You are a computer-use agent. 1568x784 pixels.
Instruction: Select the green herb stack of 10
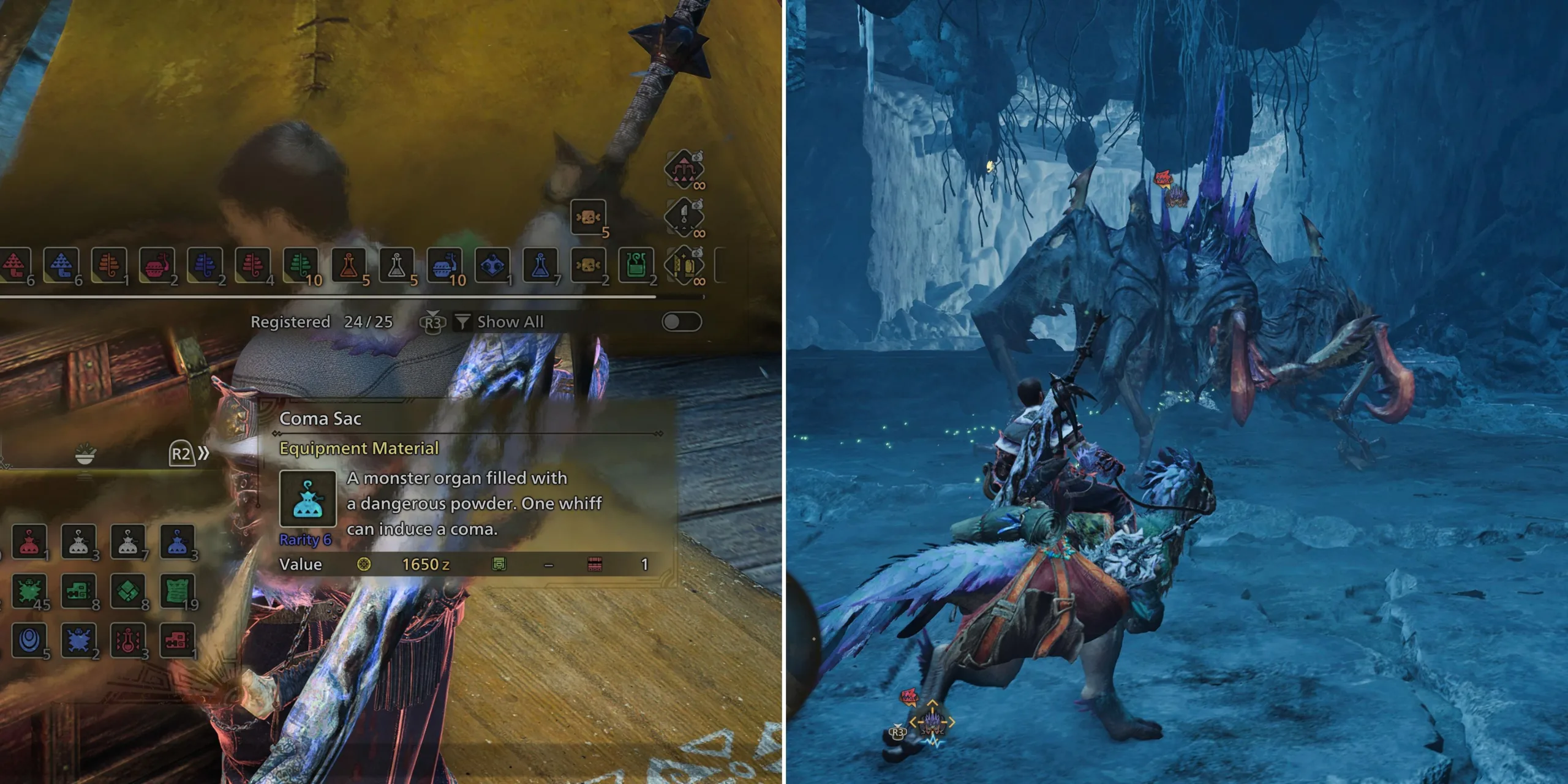(301, 265)
